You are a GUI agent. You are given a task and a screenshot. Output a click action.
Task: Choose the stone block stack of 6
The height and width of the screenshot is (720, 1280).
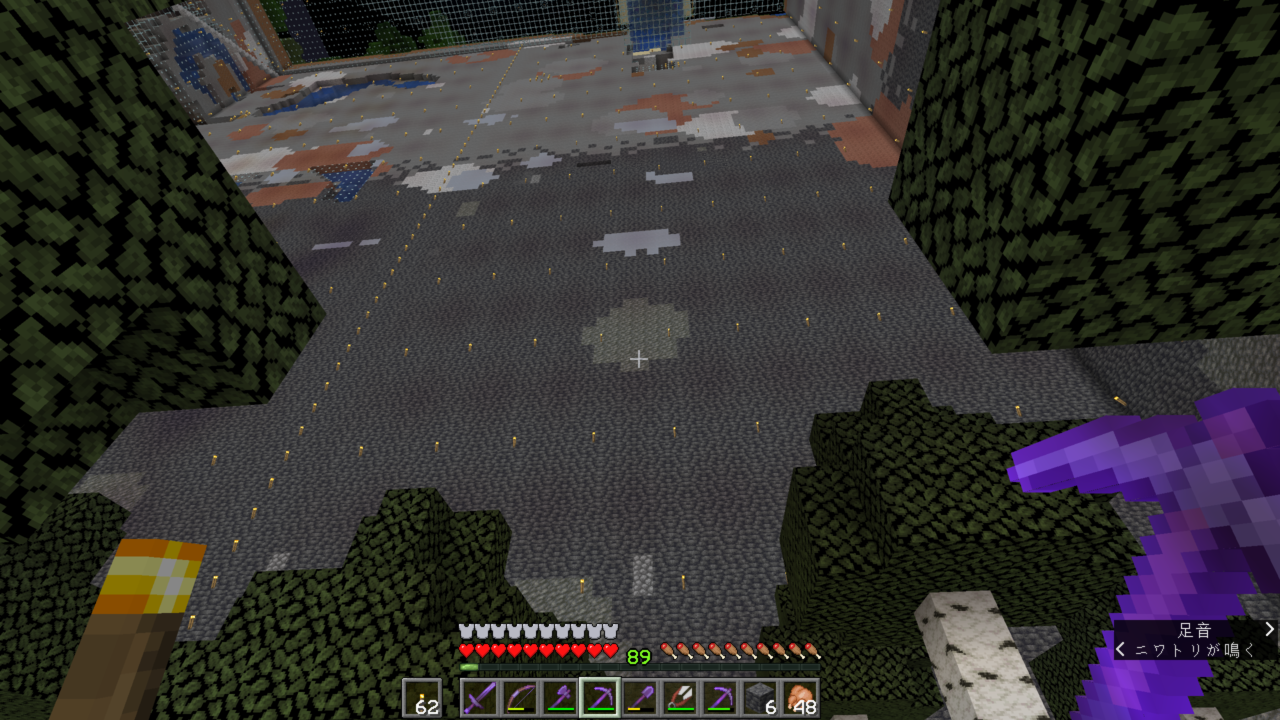tap(759, 697)
